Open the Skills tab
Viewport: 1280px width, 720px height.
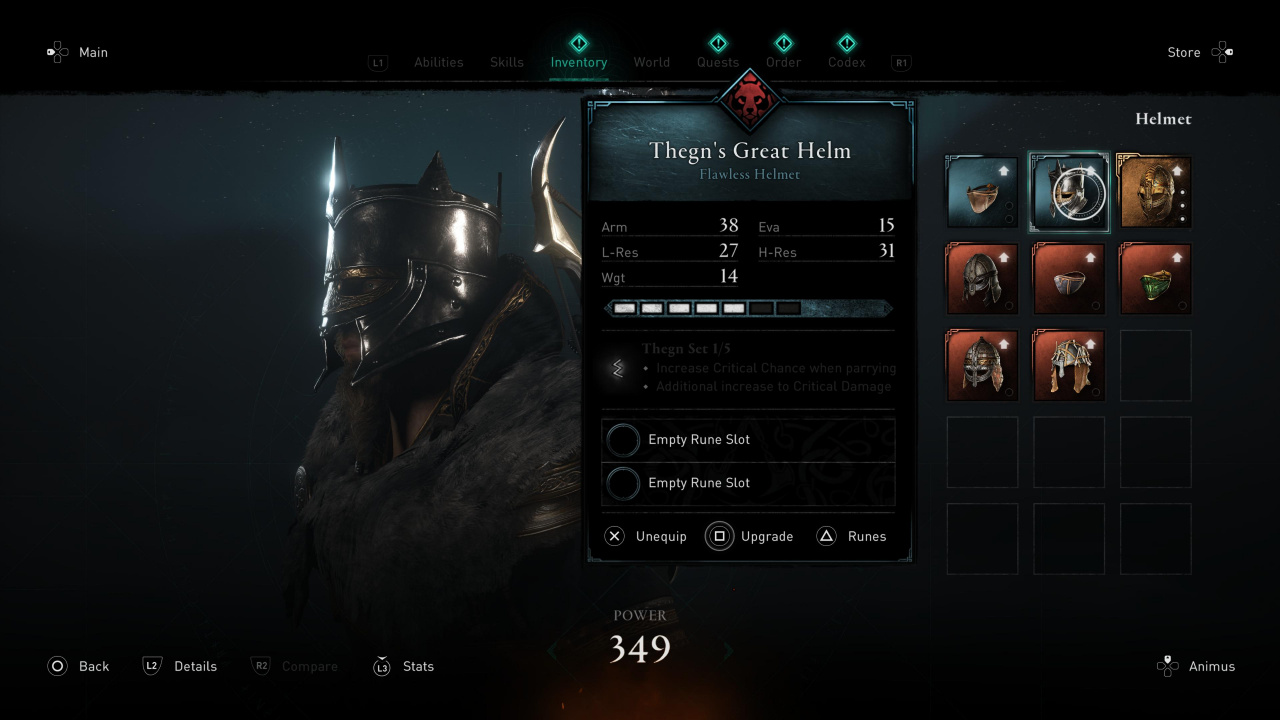point(507,62)
